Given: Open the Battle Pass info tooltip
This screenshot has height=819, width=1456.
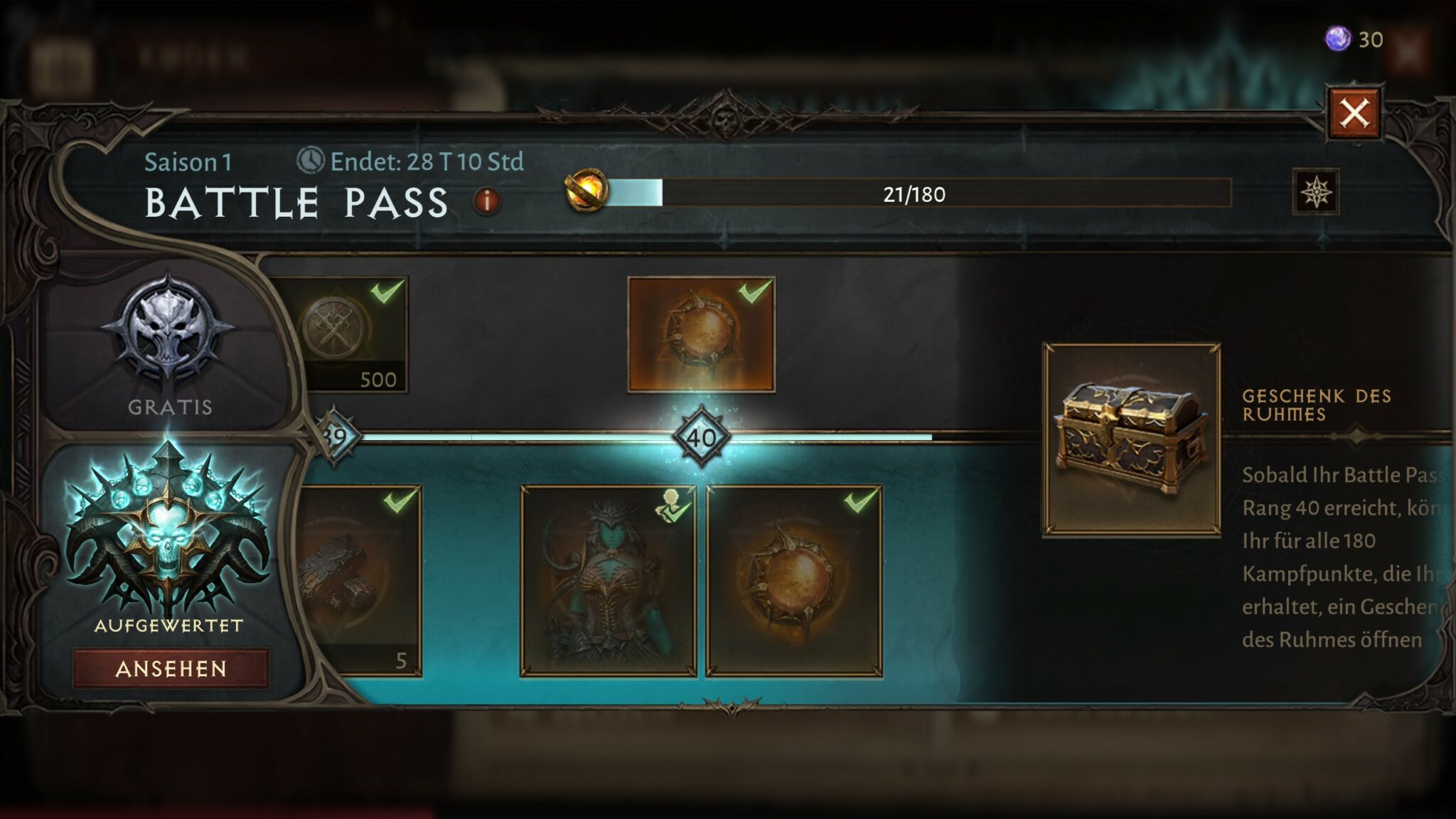Looking at the screenshot, I should (486, 201).
